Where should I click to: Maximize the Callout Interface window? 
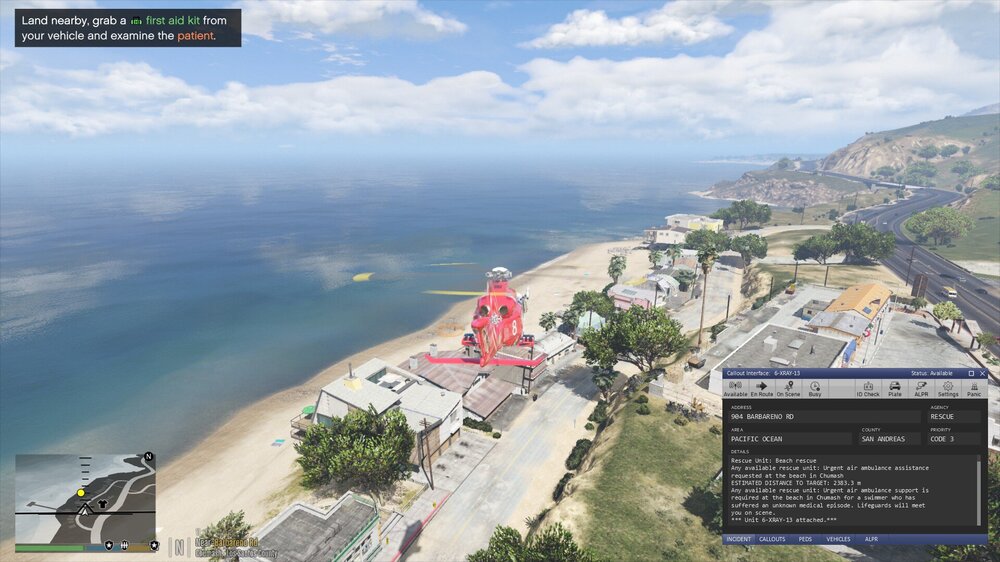point(971,373)
